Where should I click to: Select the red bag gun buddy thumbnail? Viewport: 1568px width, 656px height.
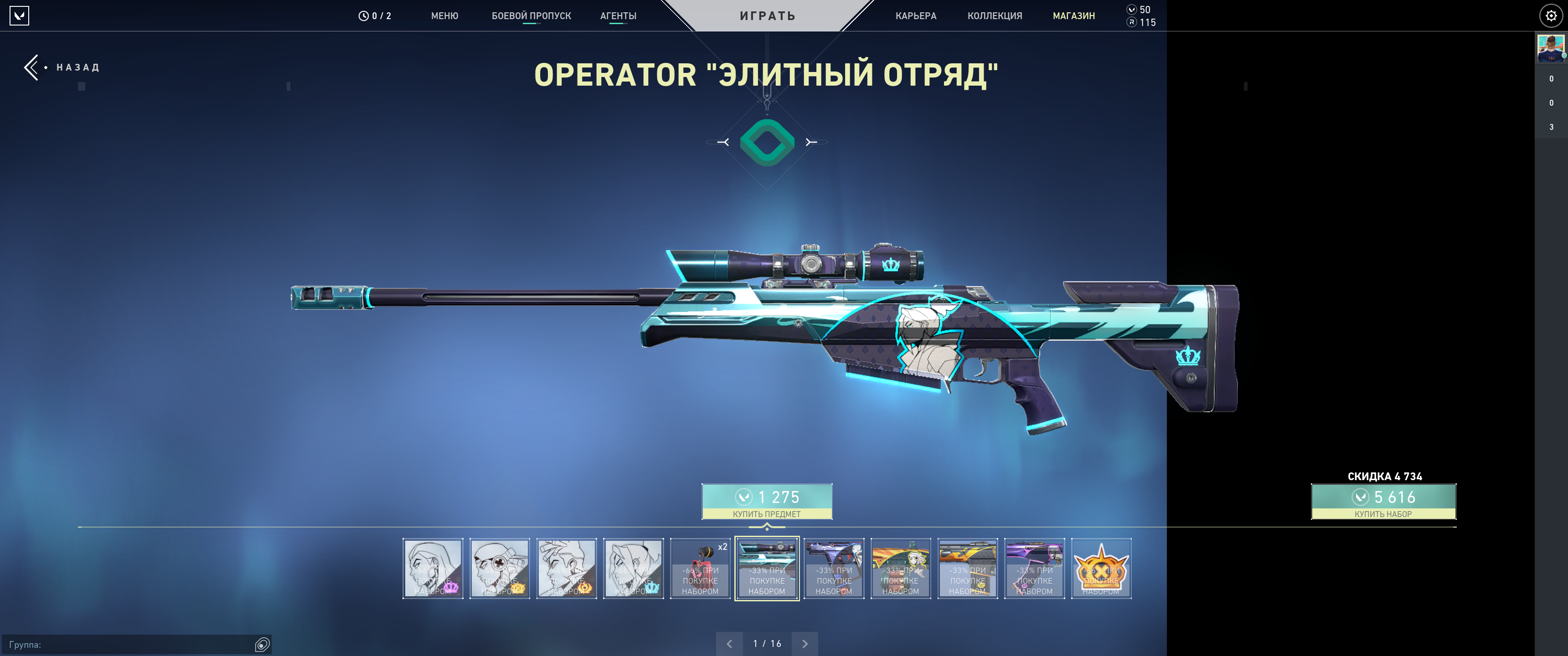700,569
